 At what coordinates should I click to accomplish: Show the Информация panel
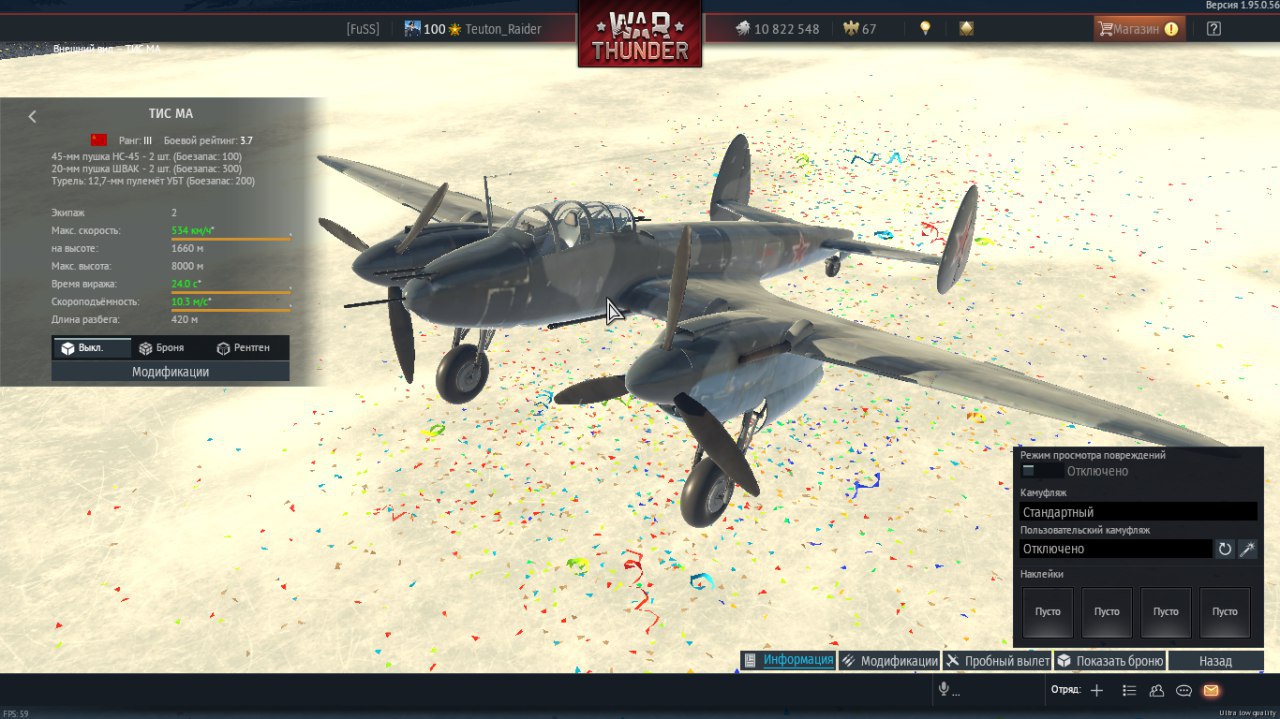[788, 661]
